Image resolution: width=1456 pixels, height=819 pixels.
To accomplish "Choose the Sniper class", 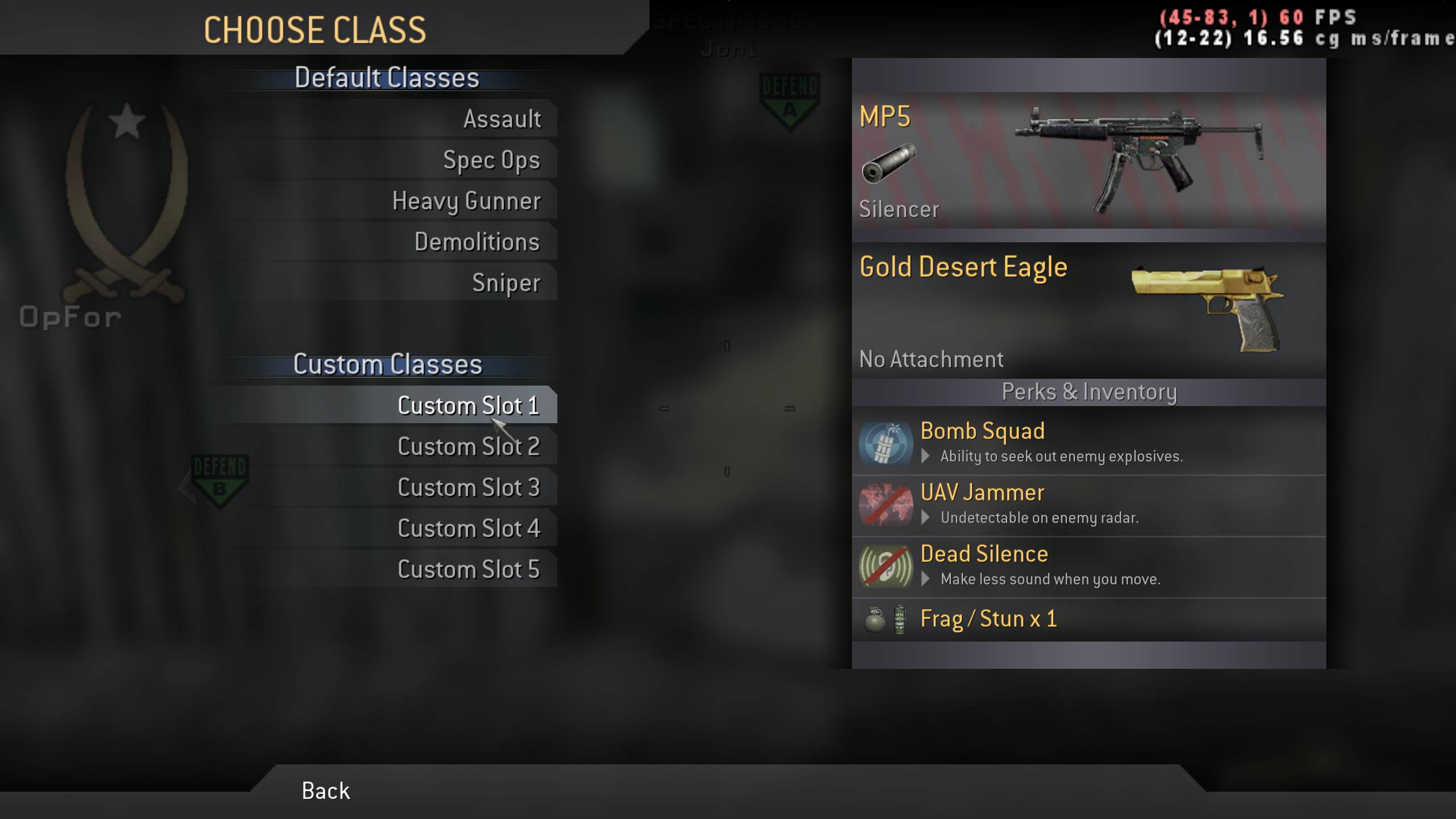I will tap(506, 283).
